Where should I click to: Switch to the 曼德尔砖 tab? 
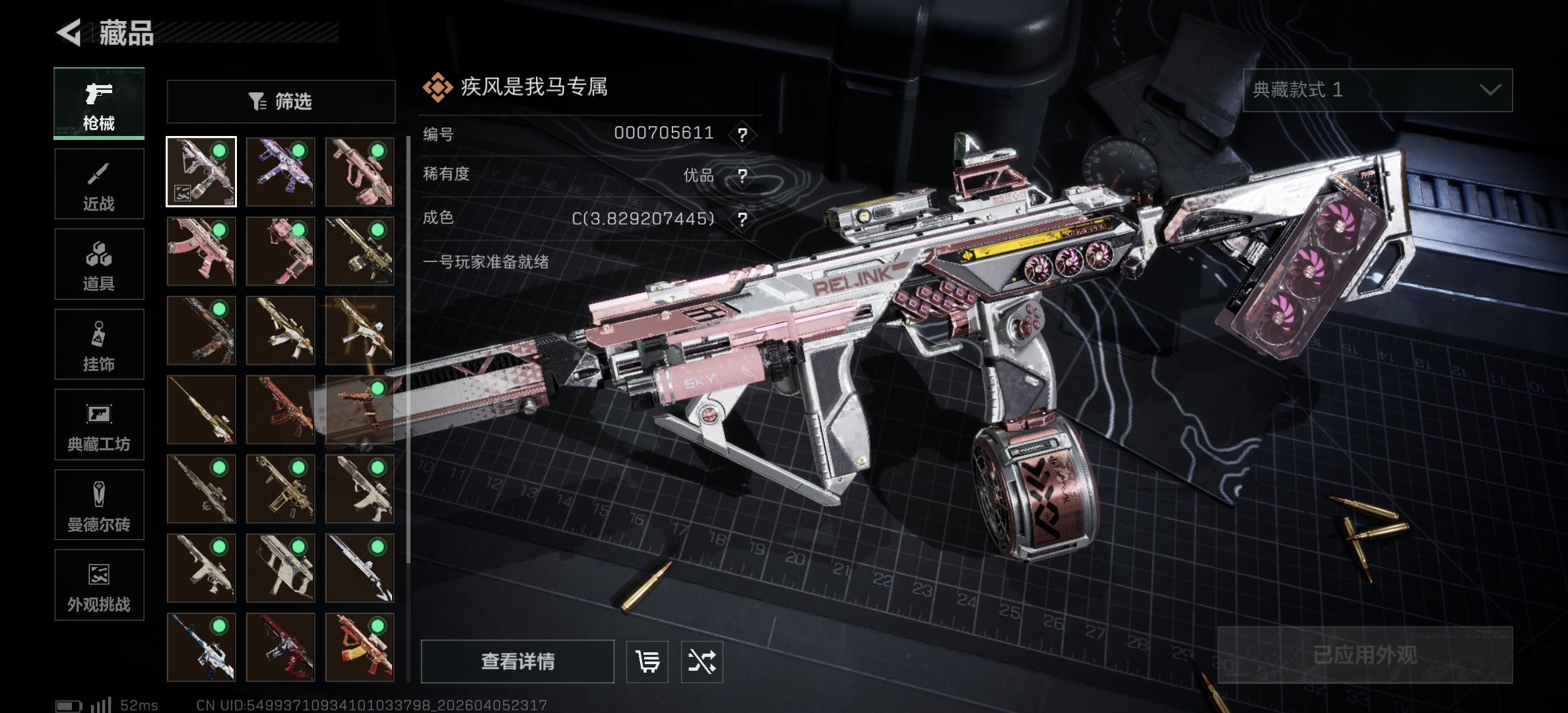coord(99,505)
